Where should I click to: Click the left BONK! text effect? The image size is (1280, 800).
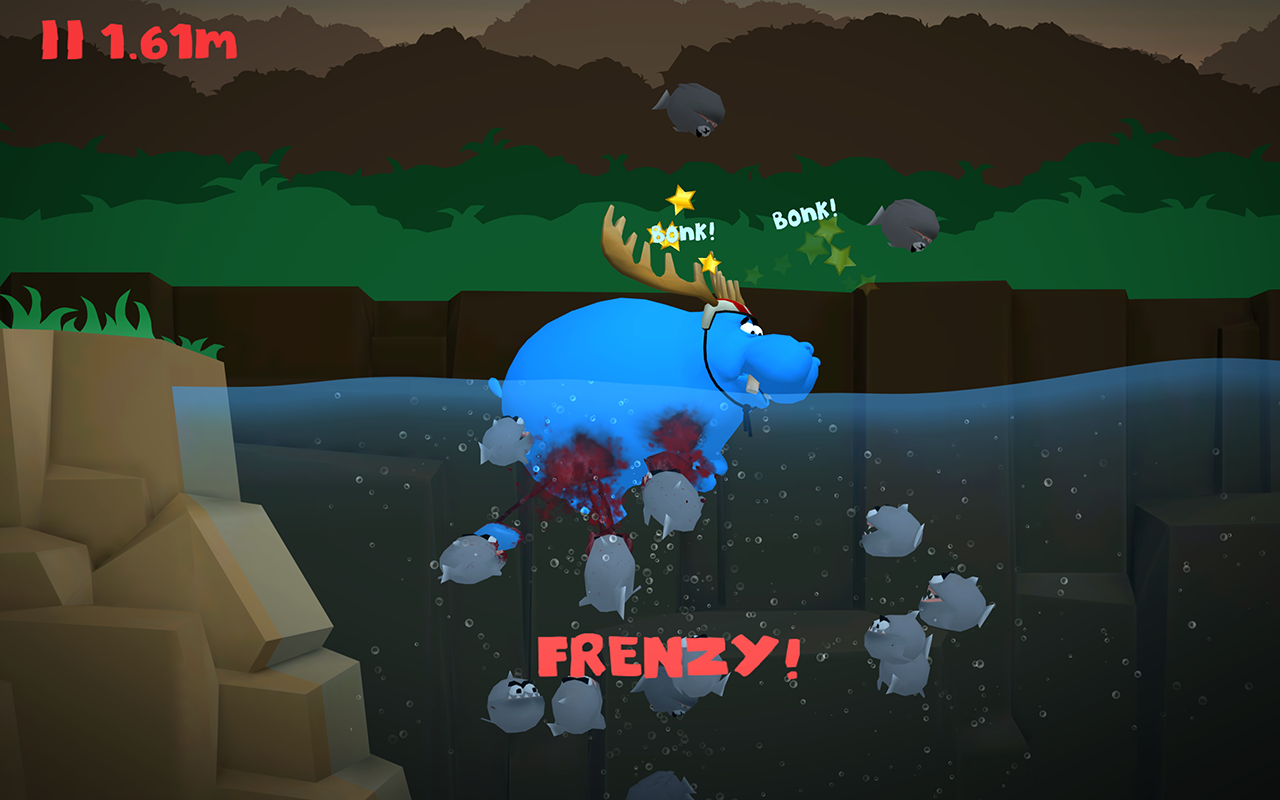(x=683, y=232)
